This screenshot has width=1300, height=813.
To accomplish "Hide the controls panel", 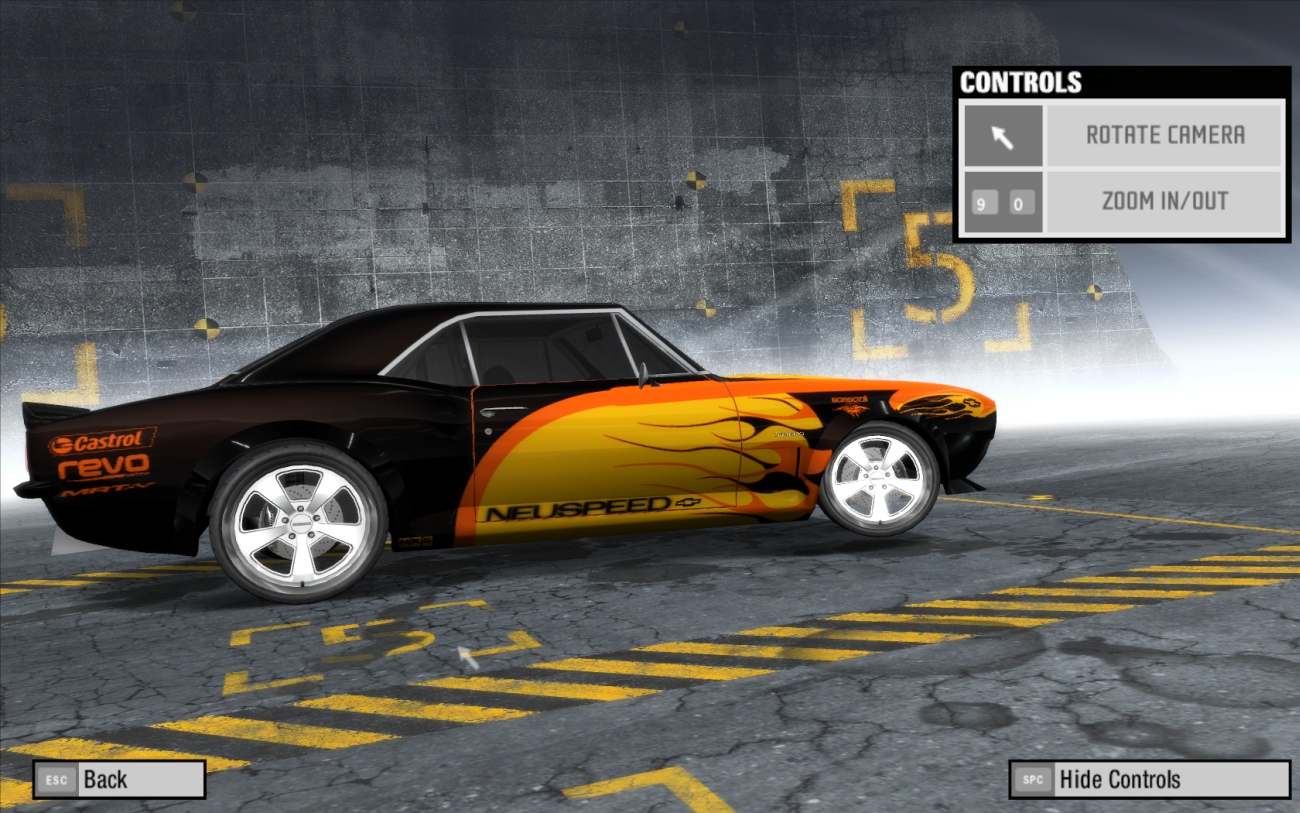I will tap(1148, 779).
